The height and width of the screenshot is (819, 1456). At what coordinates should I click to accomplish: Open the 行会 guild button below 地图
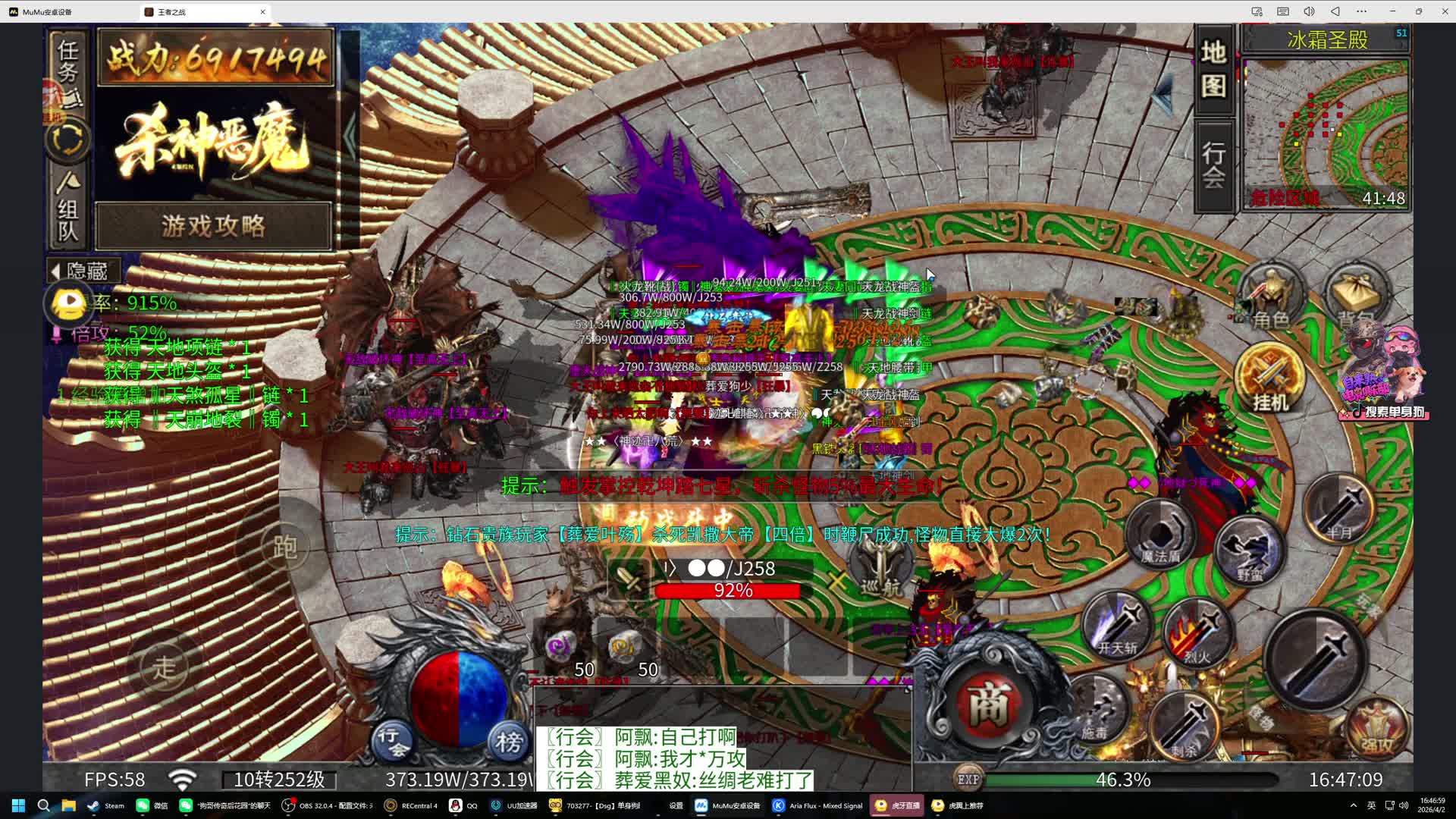tap(1213, 165)
